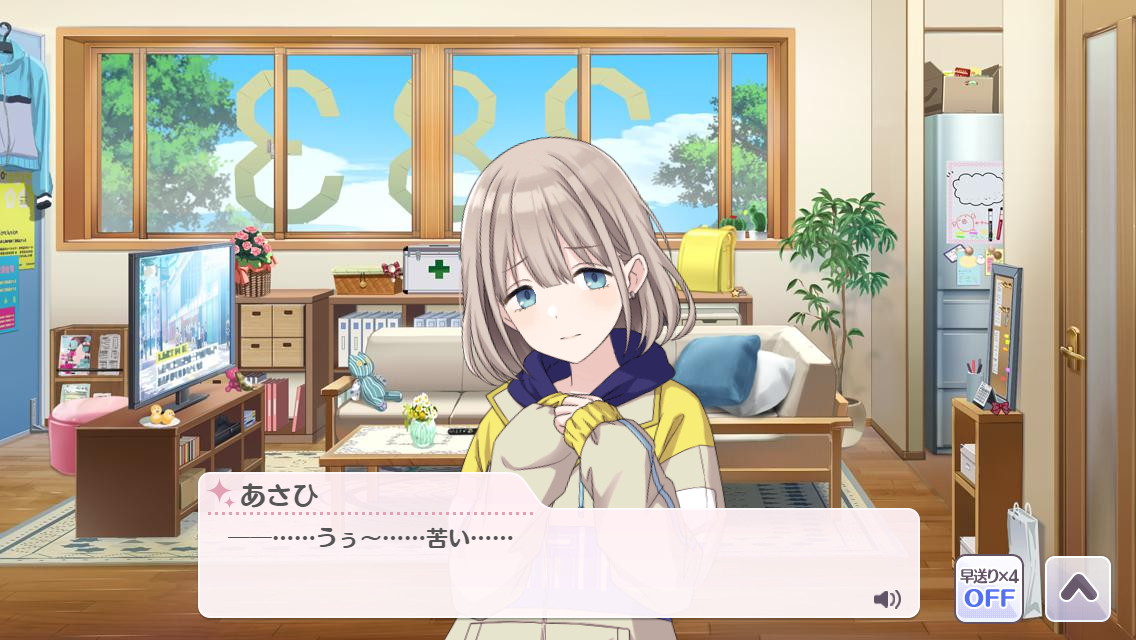Toggle the 4x fast-forward OFF button
The height and width of the screenshot is (640, 1136).
[x=988, y=589]
